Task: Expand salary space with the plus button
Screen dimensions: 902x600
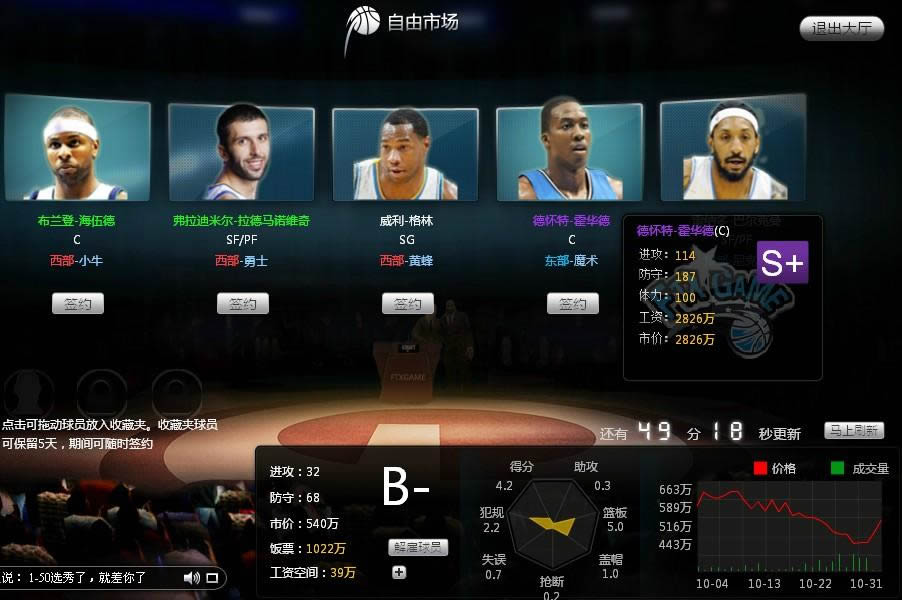Action: pos(399,572)
